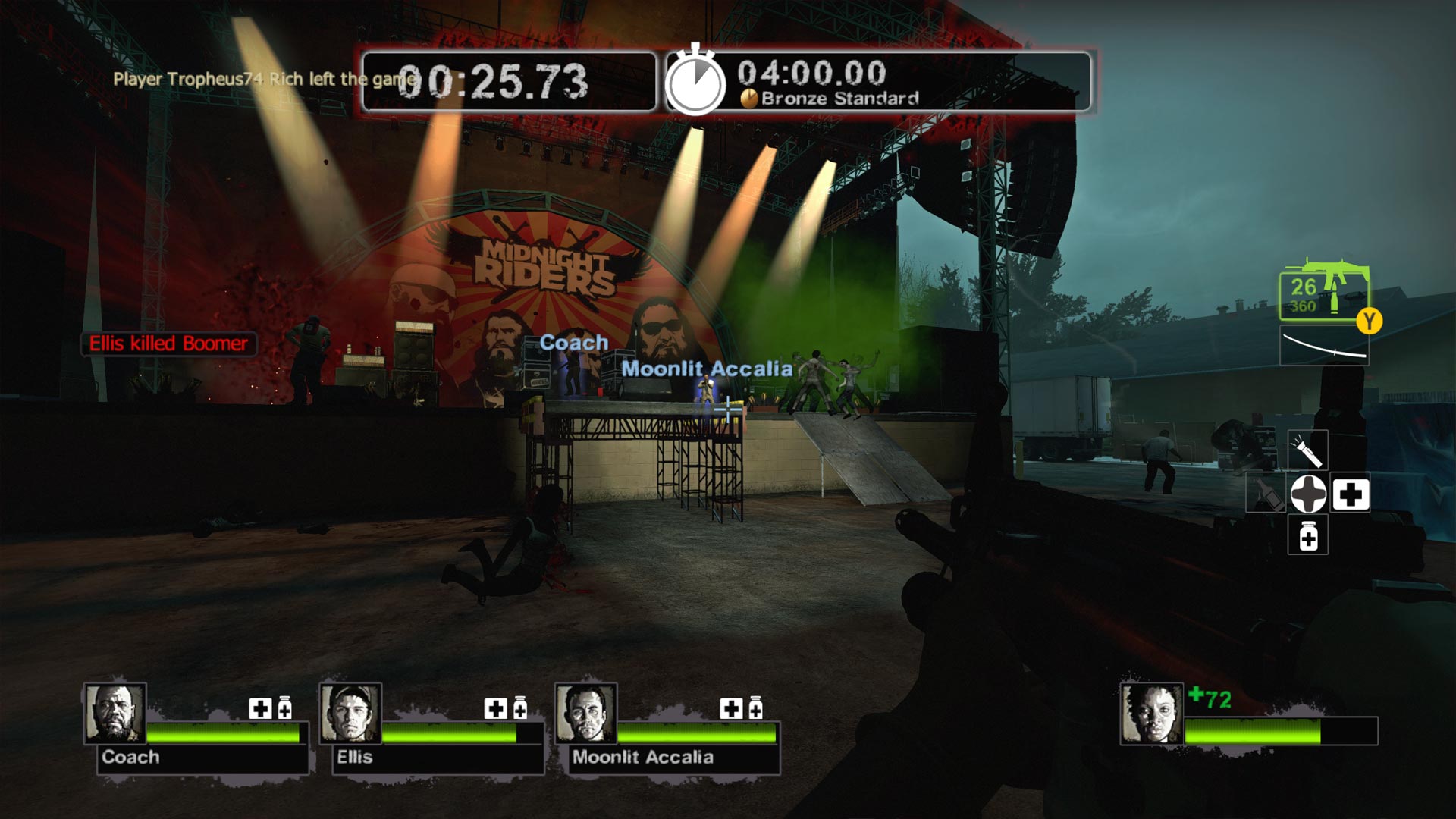1456x819 pixels.
Task: Click Coach's teammate portrait
Action: click(x=115, y=714)
